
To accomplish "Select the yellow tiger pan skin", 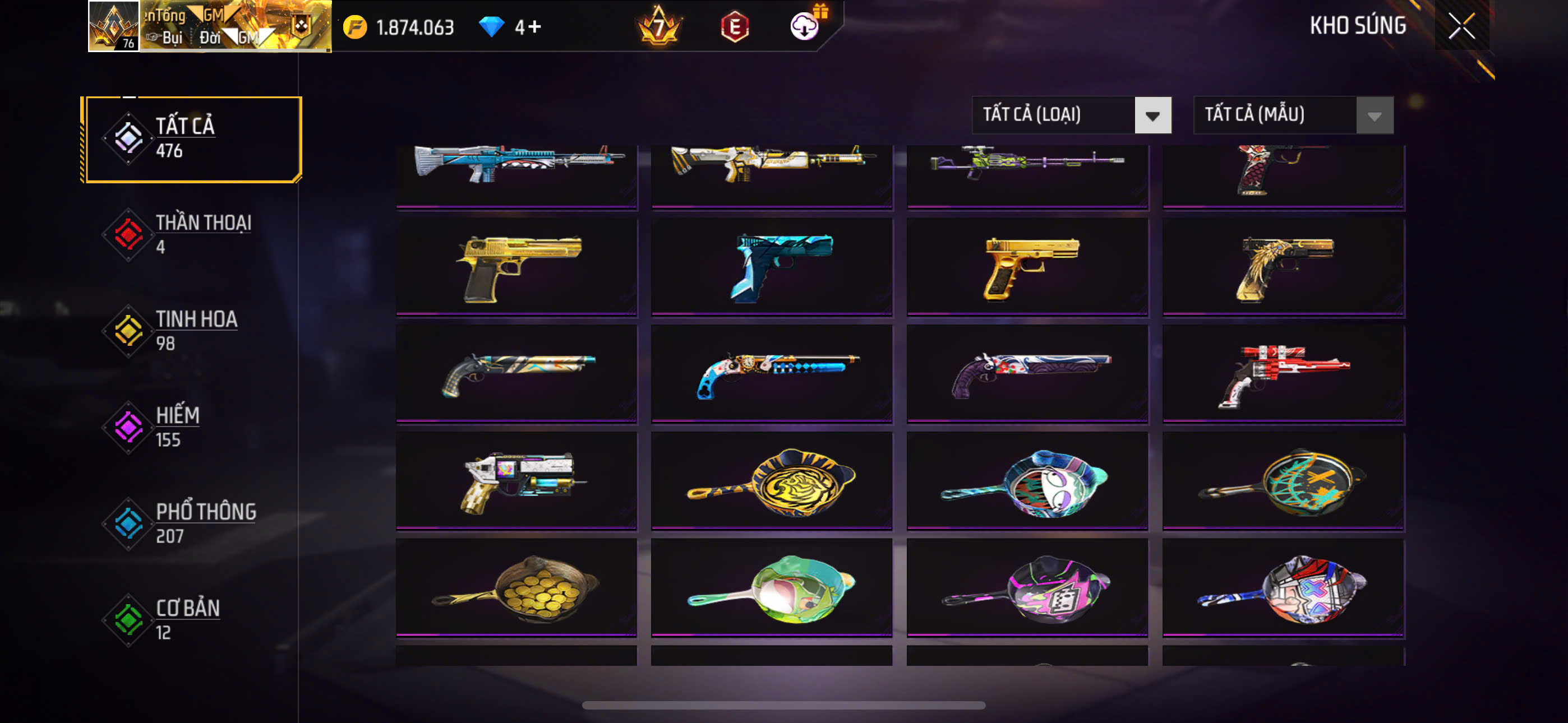I will (771, 481).
